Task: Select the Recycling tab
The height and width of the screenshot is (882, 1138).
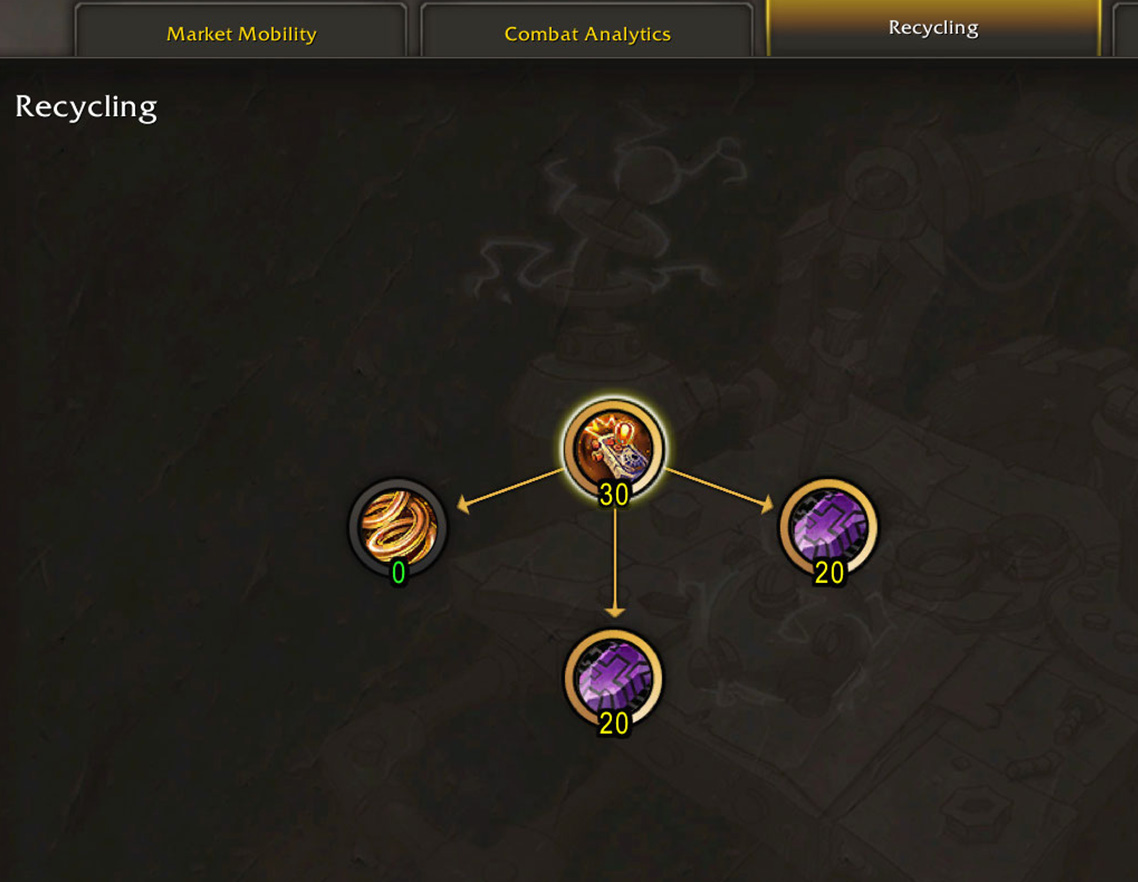Action: click(933, 28)
